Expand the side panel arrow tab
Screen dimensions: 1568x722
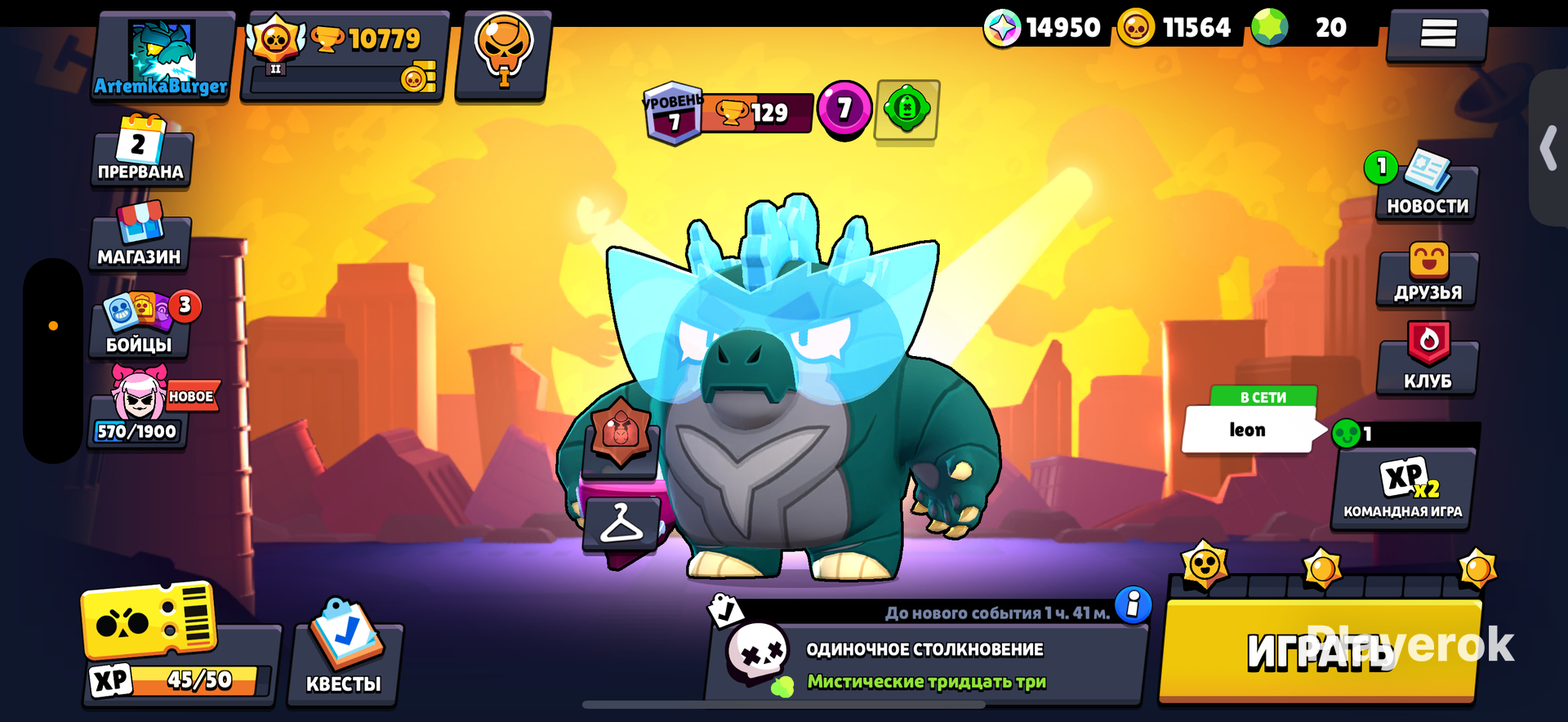1548,149
